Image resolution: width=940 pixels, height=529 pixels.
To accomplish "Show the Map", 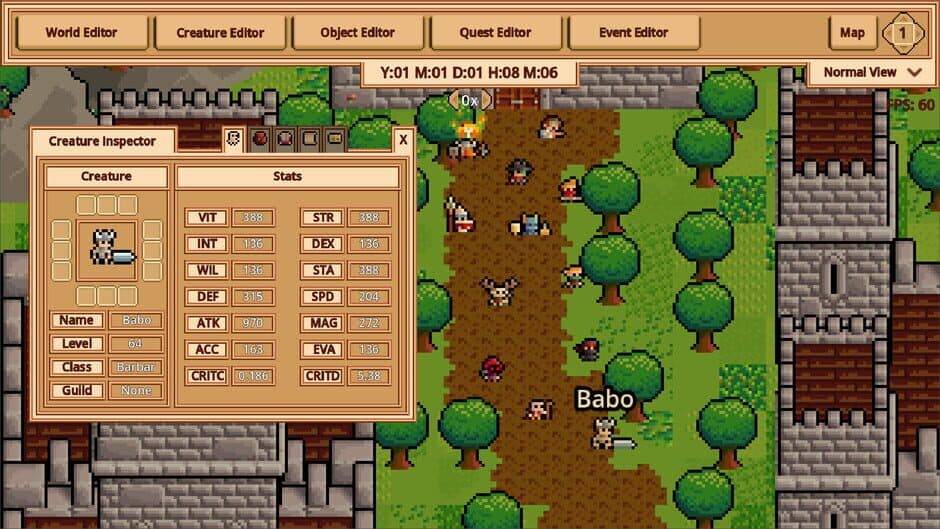I will click(852, 32).
